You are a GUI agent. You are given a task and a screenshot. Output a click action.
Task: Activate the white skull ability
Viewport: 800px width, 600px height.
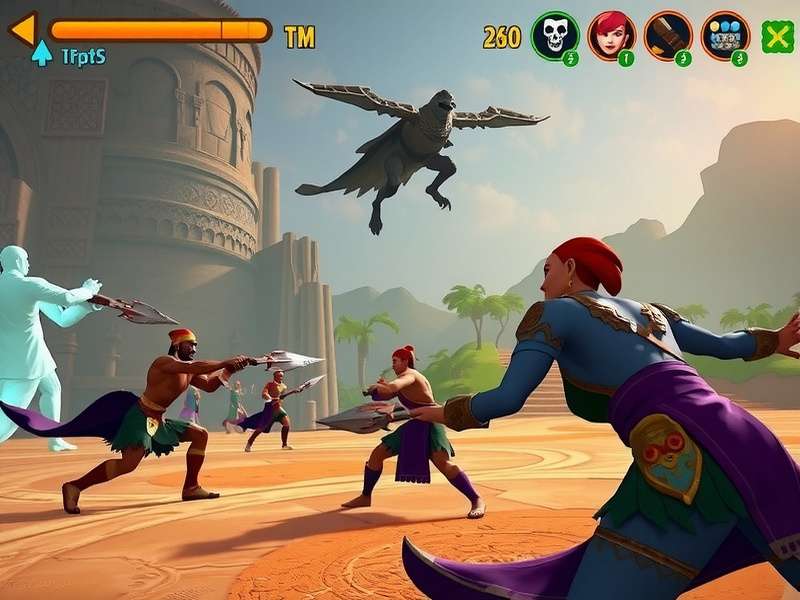554,36
